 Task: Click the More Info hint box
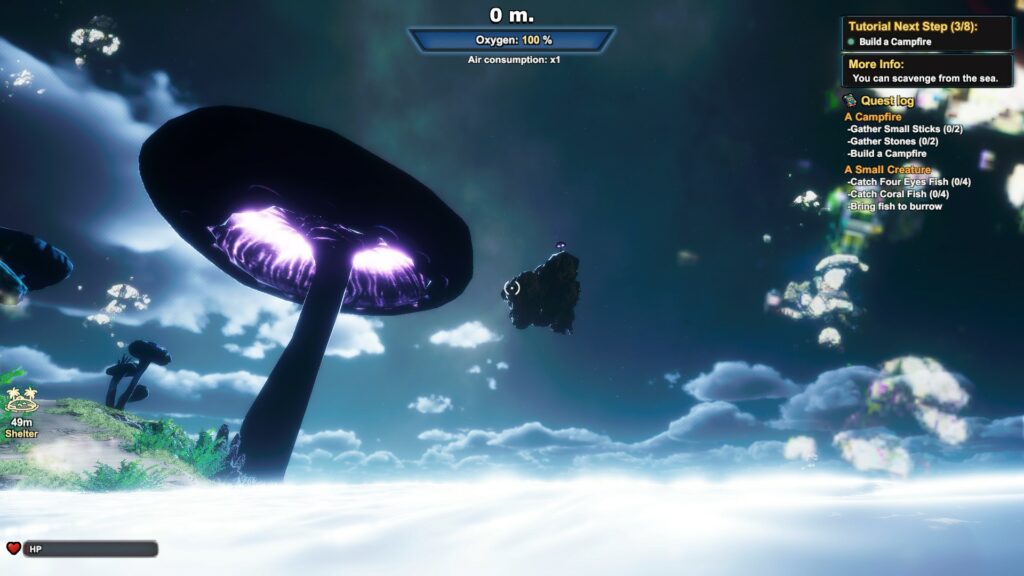(x=927, y=71)
